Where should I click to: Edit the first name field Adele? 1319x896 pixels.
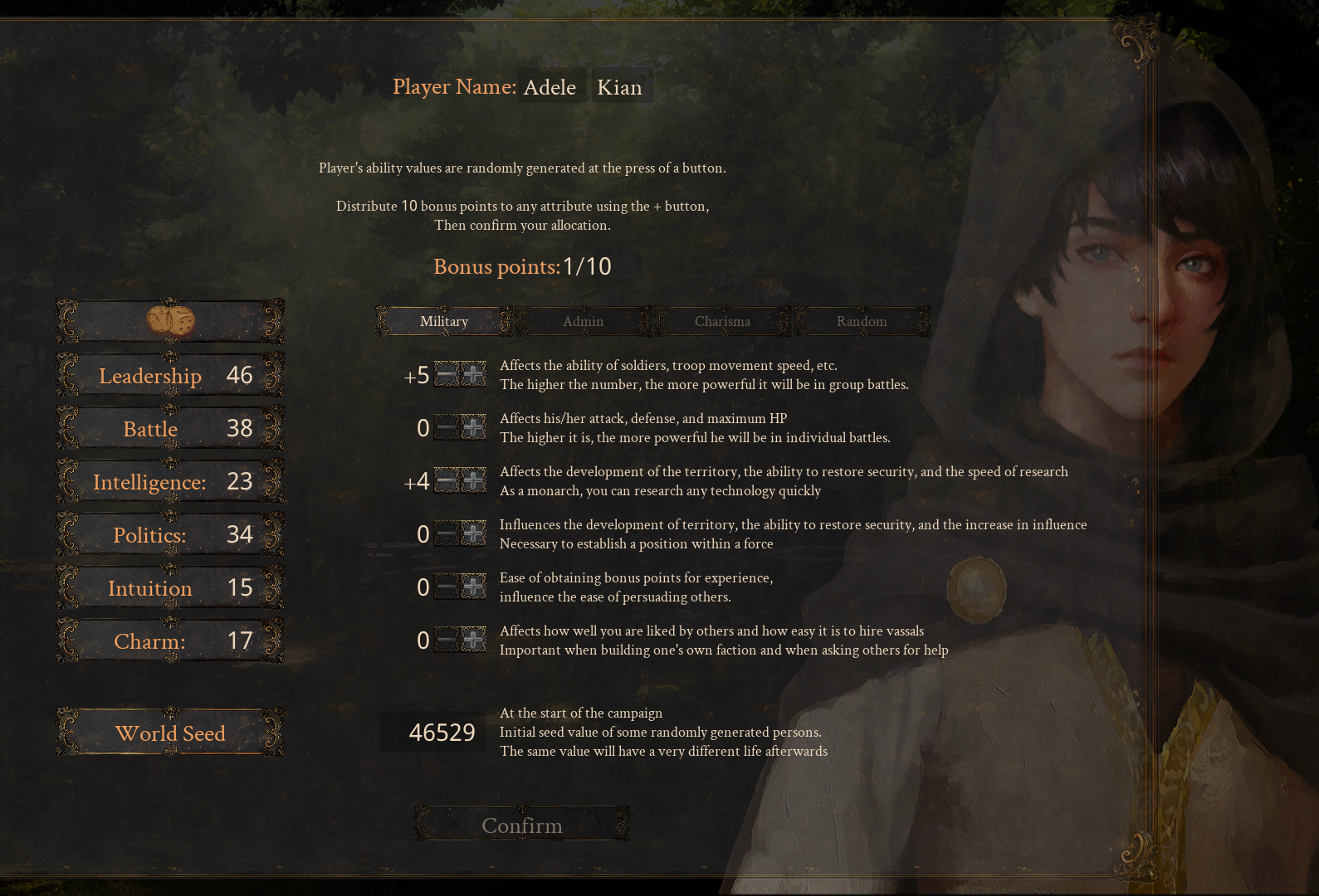pos(550,87)
